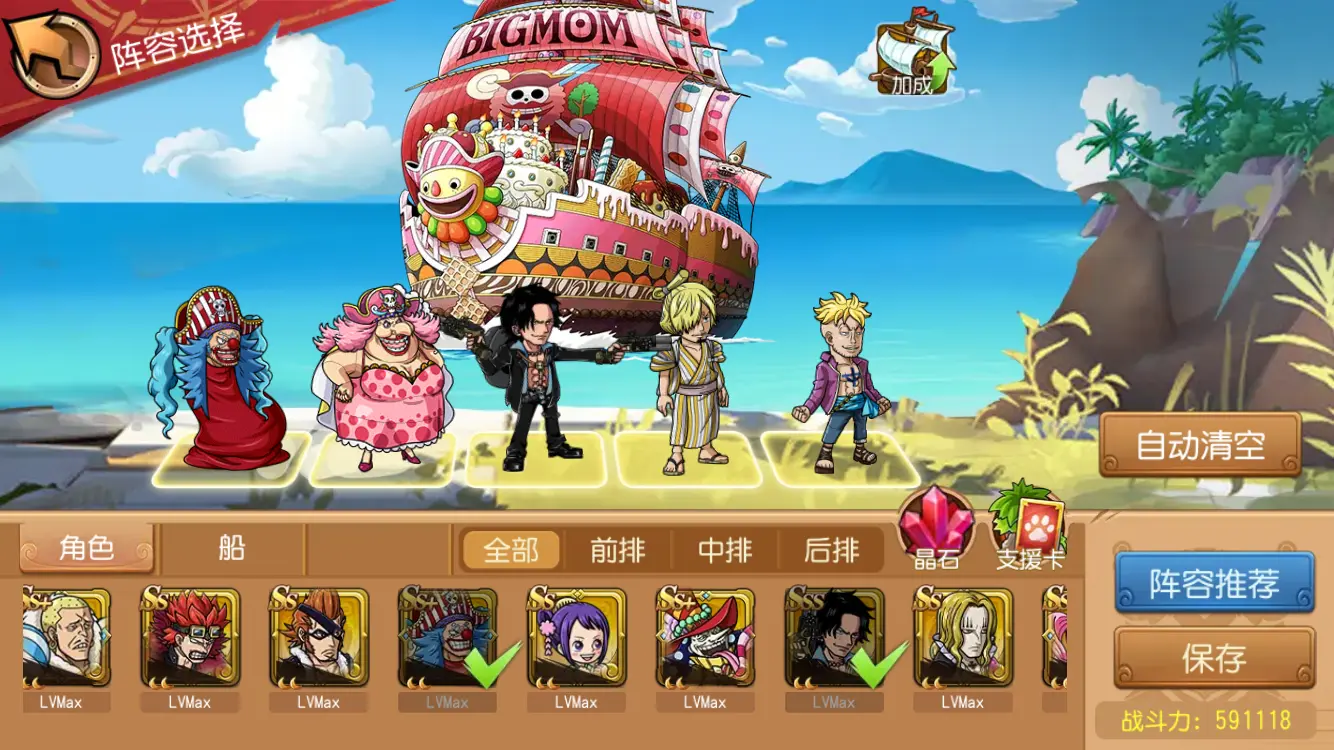The image size is (1334, 750).
Task: Select the skull top-hat character card
Action: (705, 637)
